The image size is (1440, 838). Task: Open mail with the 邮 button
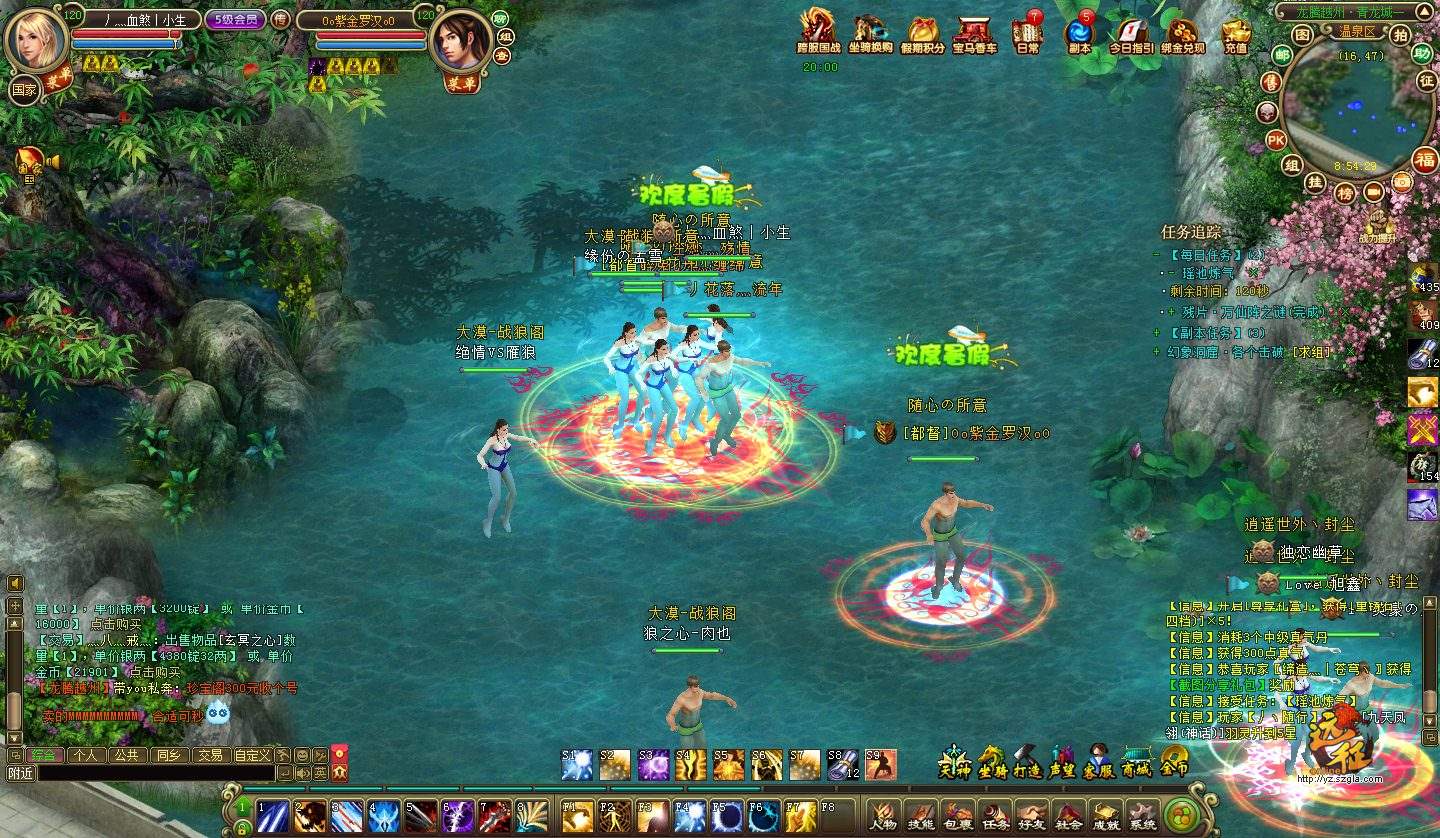1281,54
